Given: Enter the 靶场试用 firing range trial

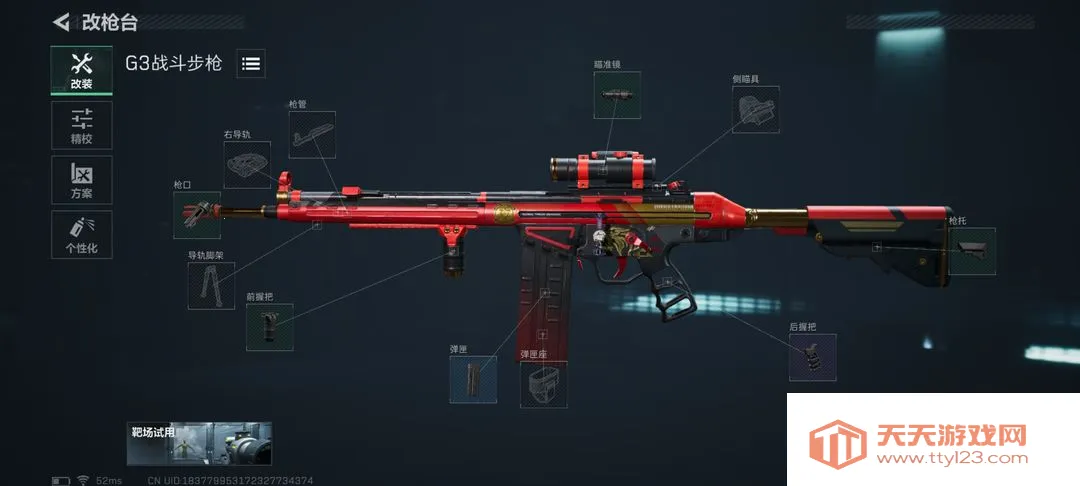Looking at the screenshot, I should tap(200, 444).
